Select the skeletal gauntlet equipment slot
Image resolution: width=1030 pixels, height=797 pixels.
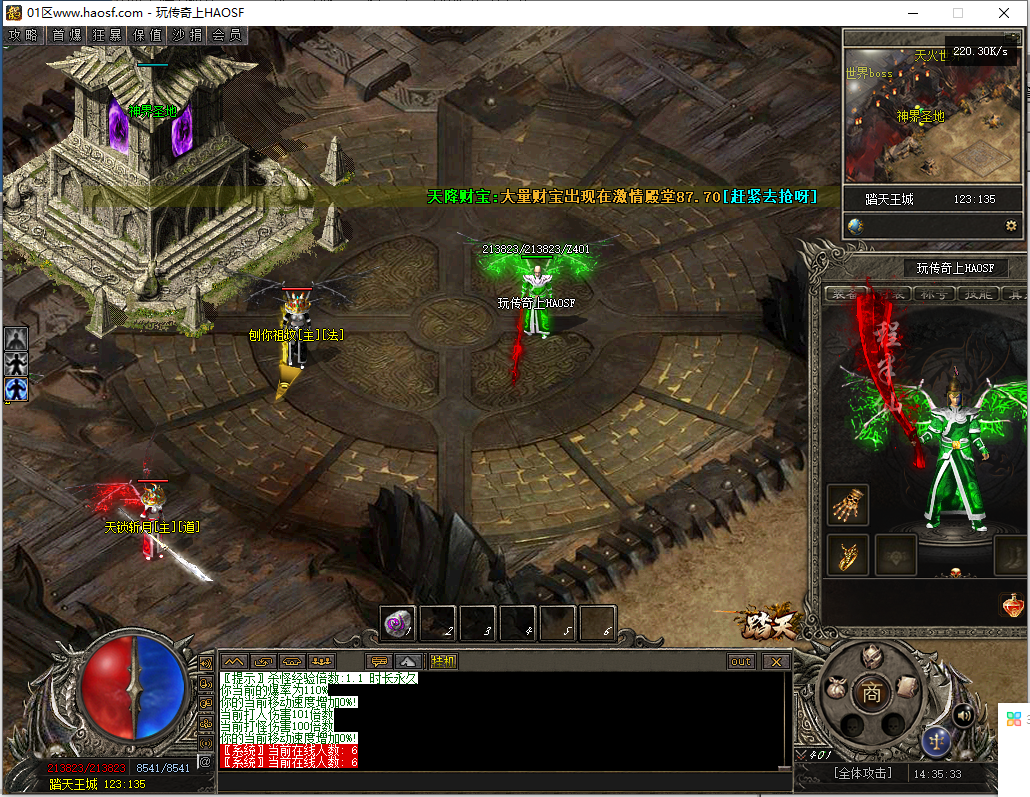click(x=848, y=505)
